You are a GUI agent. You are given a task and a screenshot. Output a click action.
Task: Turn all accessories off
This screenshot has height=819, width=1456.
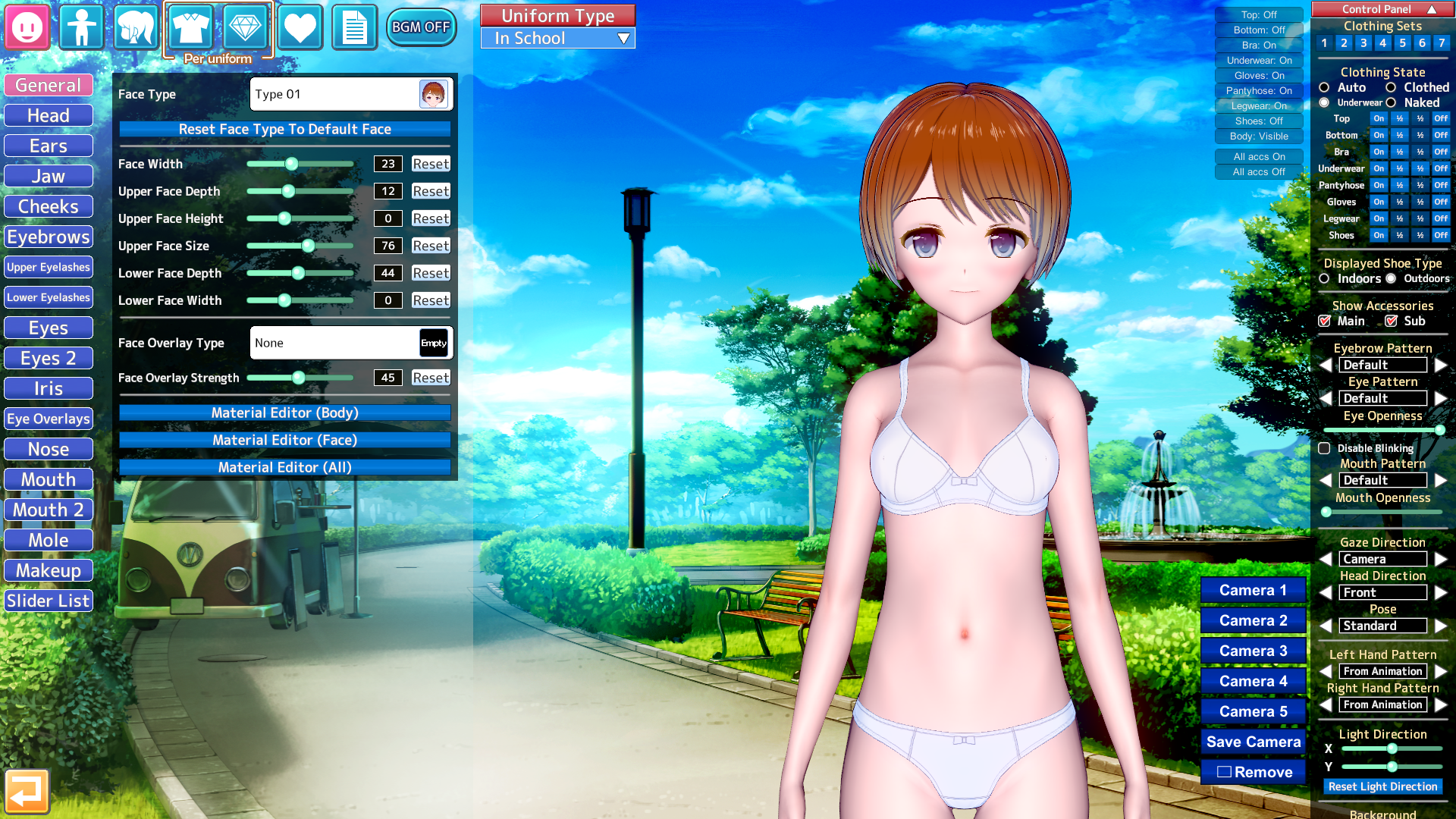(x=1259, y=172)
